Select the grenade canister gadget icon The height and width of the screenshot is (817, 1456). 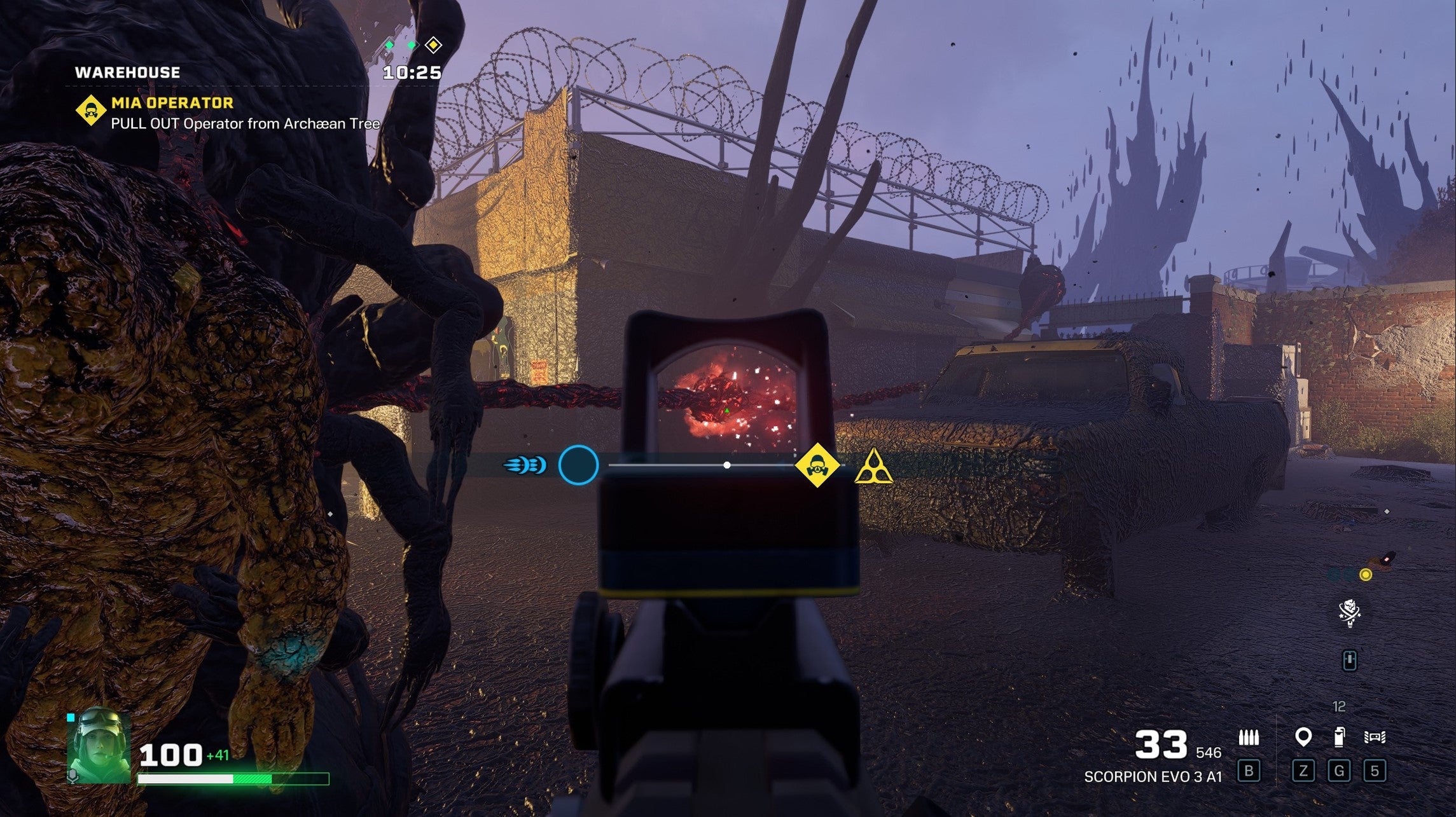coord(1339,737)
